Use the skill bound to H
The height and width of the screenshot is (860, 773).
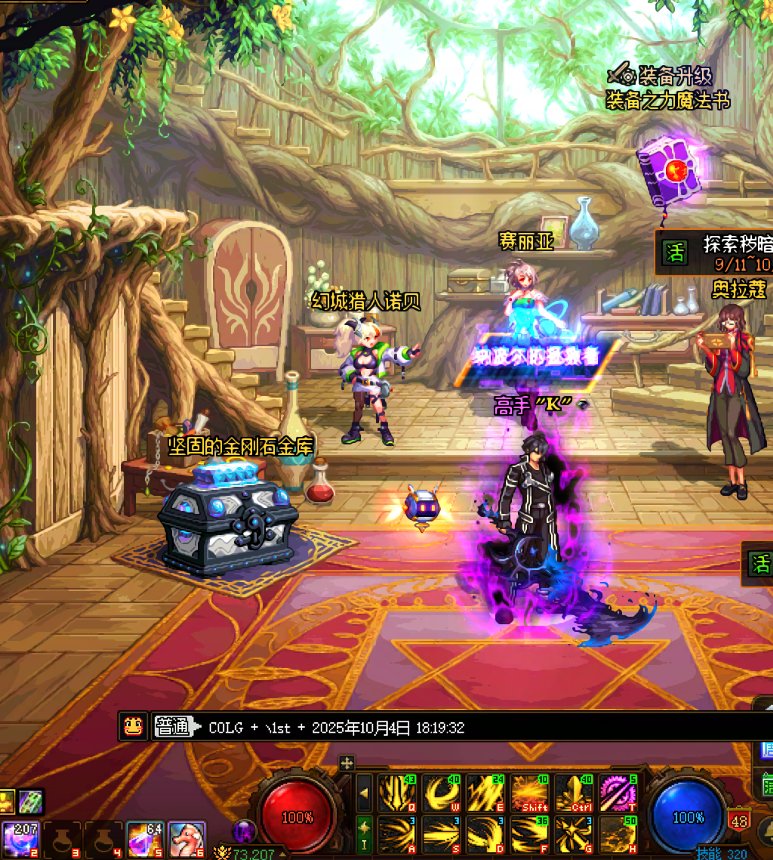coord(617,834)
